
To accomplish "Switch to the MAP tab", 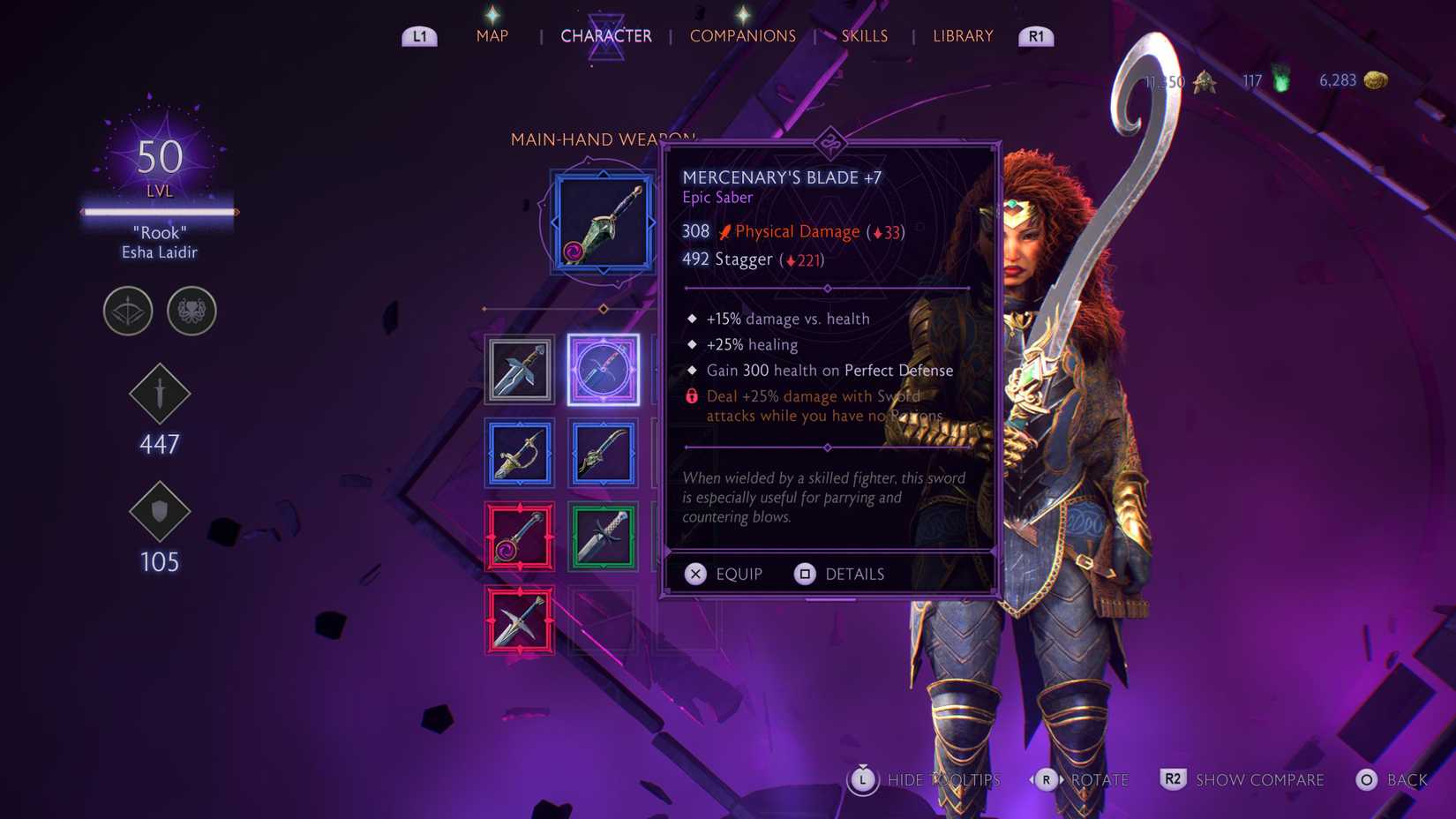I will (492, 35).
